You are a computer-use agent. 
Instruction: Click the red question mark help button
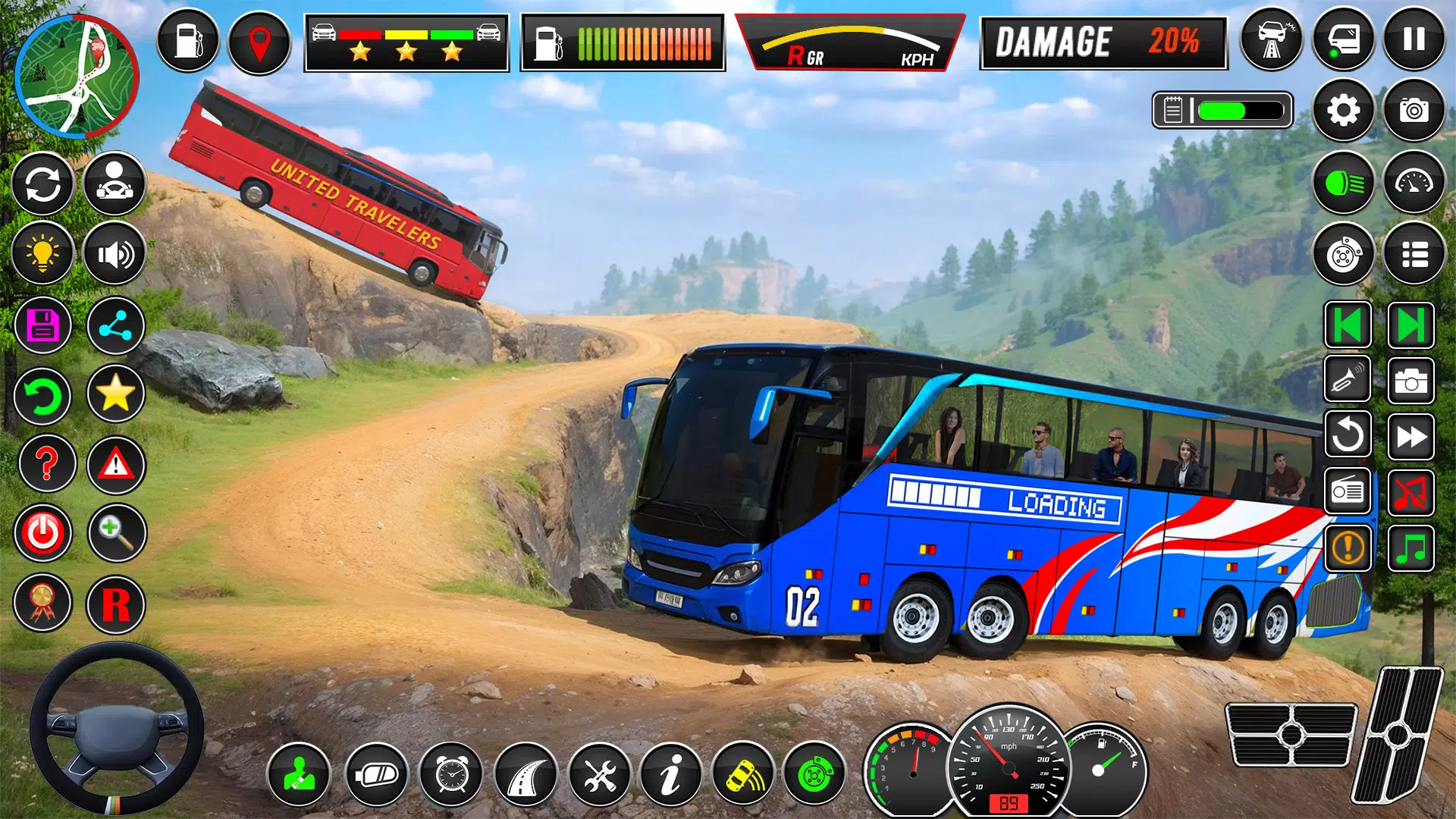tap(46, 463)
